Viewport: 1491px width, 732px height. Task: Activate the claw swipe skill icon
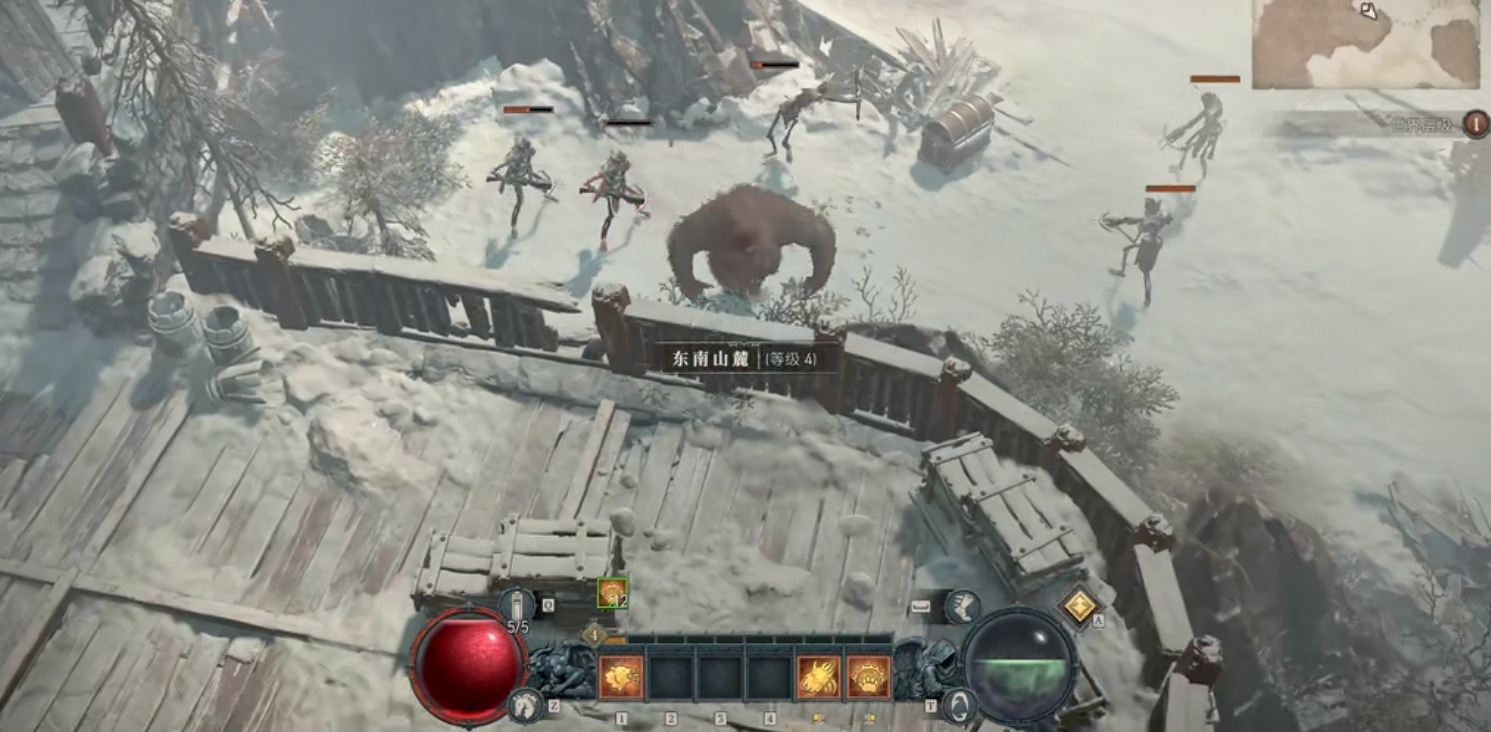[x=818, y=677]
